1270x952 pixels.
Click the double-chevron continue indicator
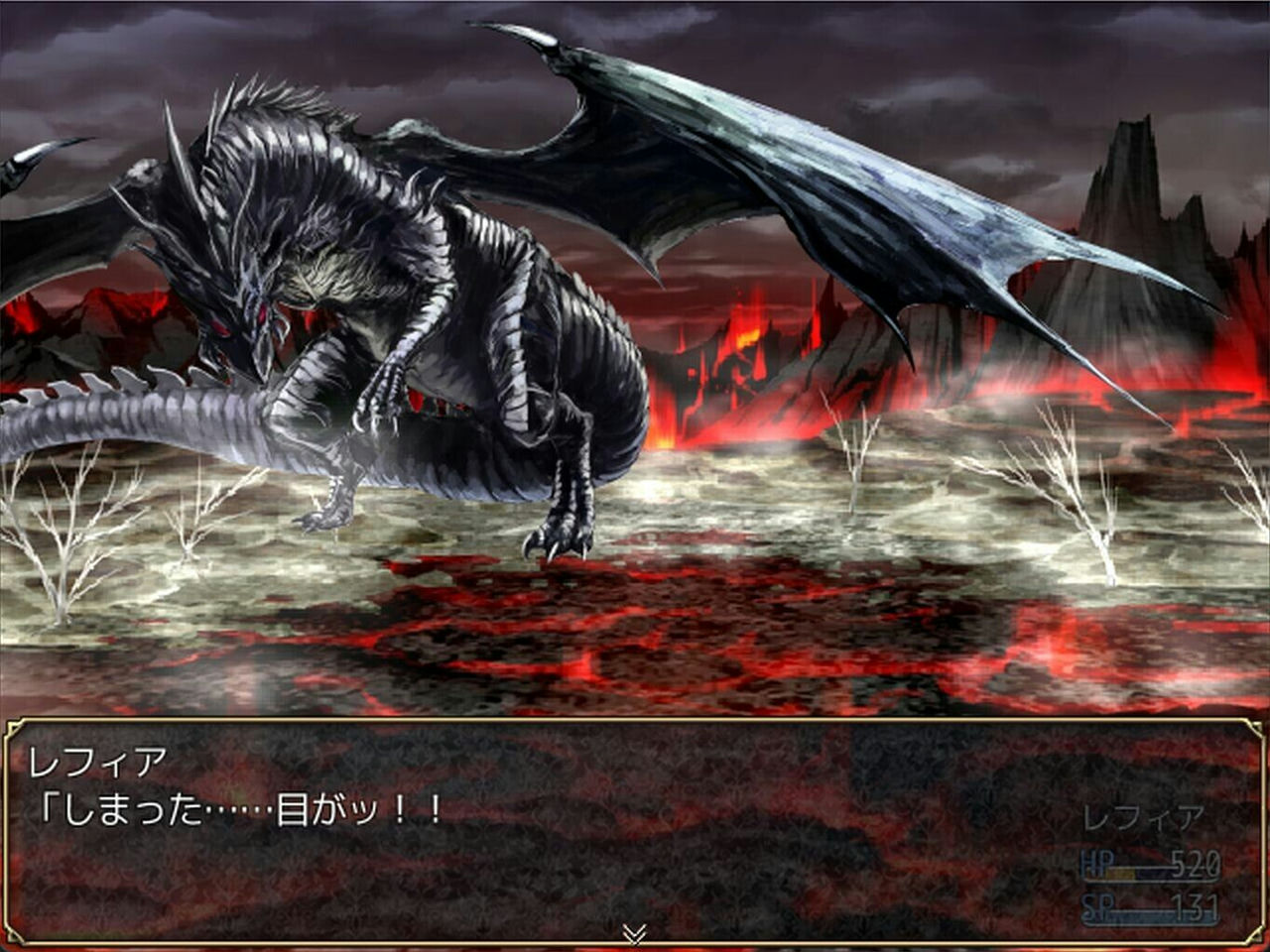(x=635, y=930)
